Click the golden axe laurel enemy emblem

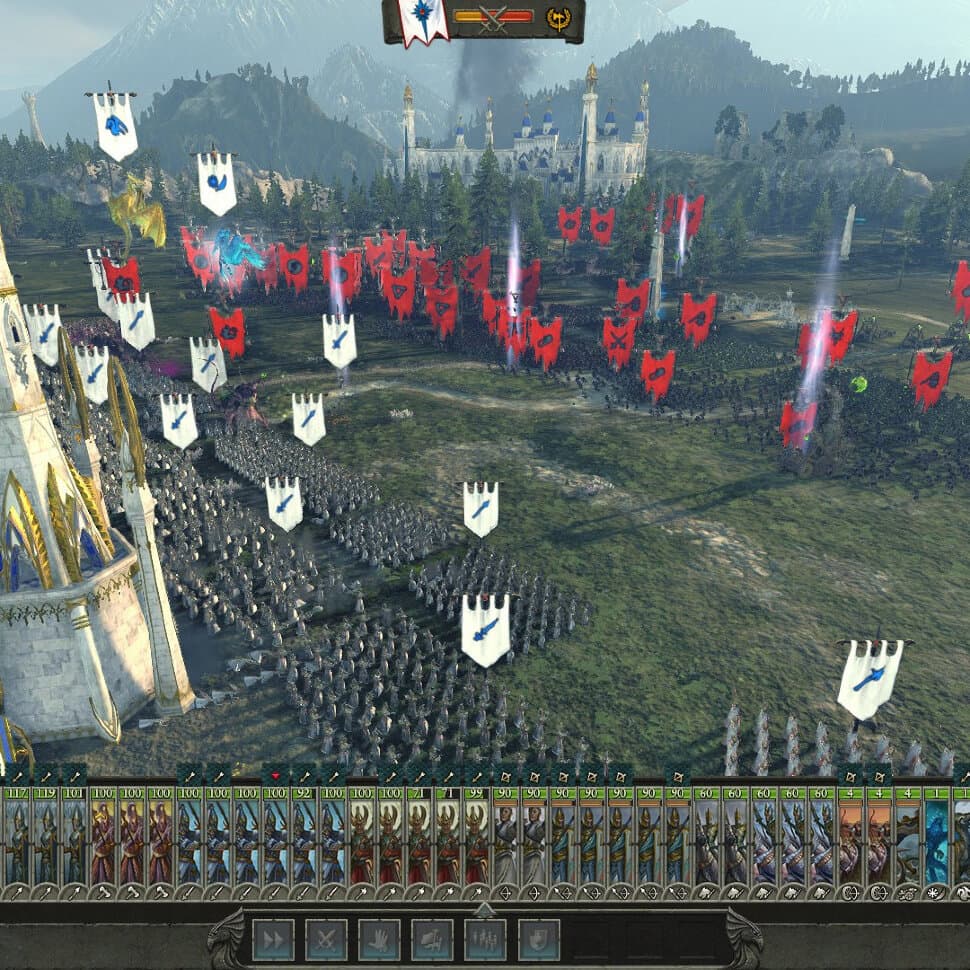tap(557, 17)
